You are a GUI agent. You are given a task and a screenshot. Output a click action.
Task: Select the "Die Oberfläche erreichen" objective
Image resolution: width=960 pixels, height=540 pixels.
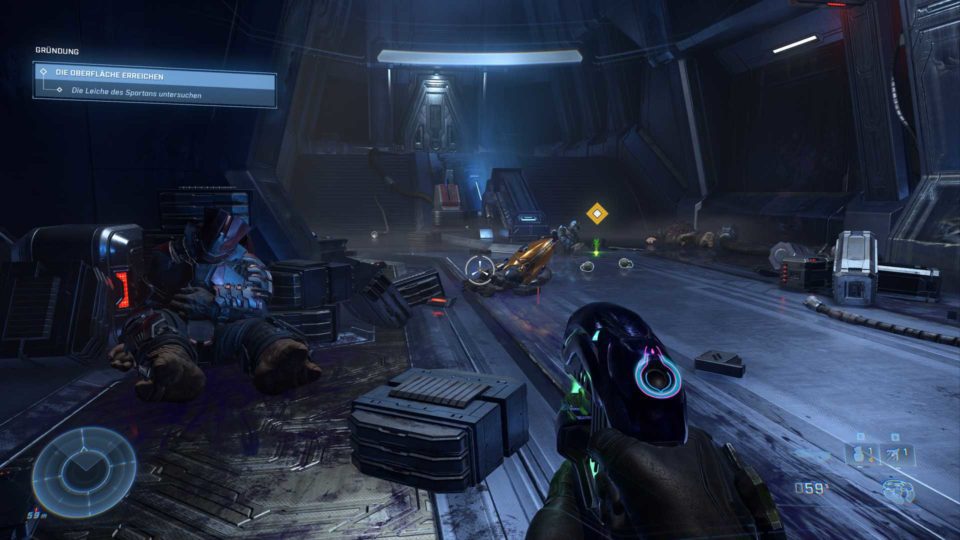pos(155,75)
